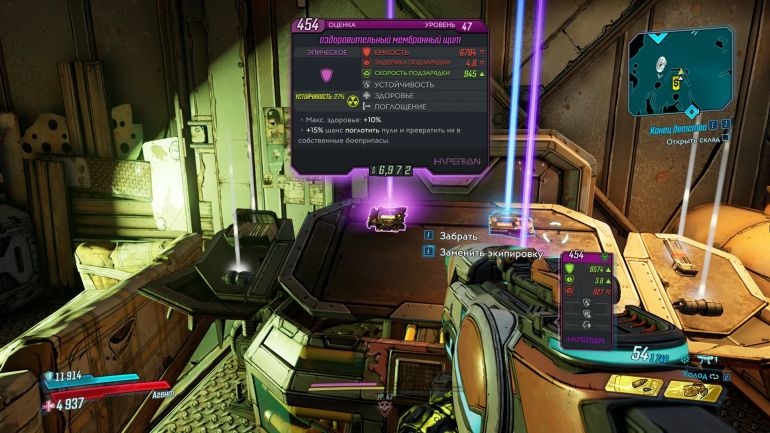Viewport: 770px width, 433px height.
Task: Click the "Открыть склад" objective checkbox
Action: (x=726, y=140)
